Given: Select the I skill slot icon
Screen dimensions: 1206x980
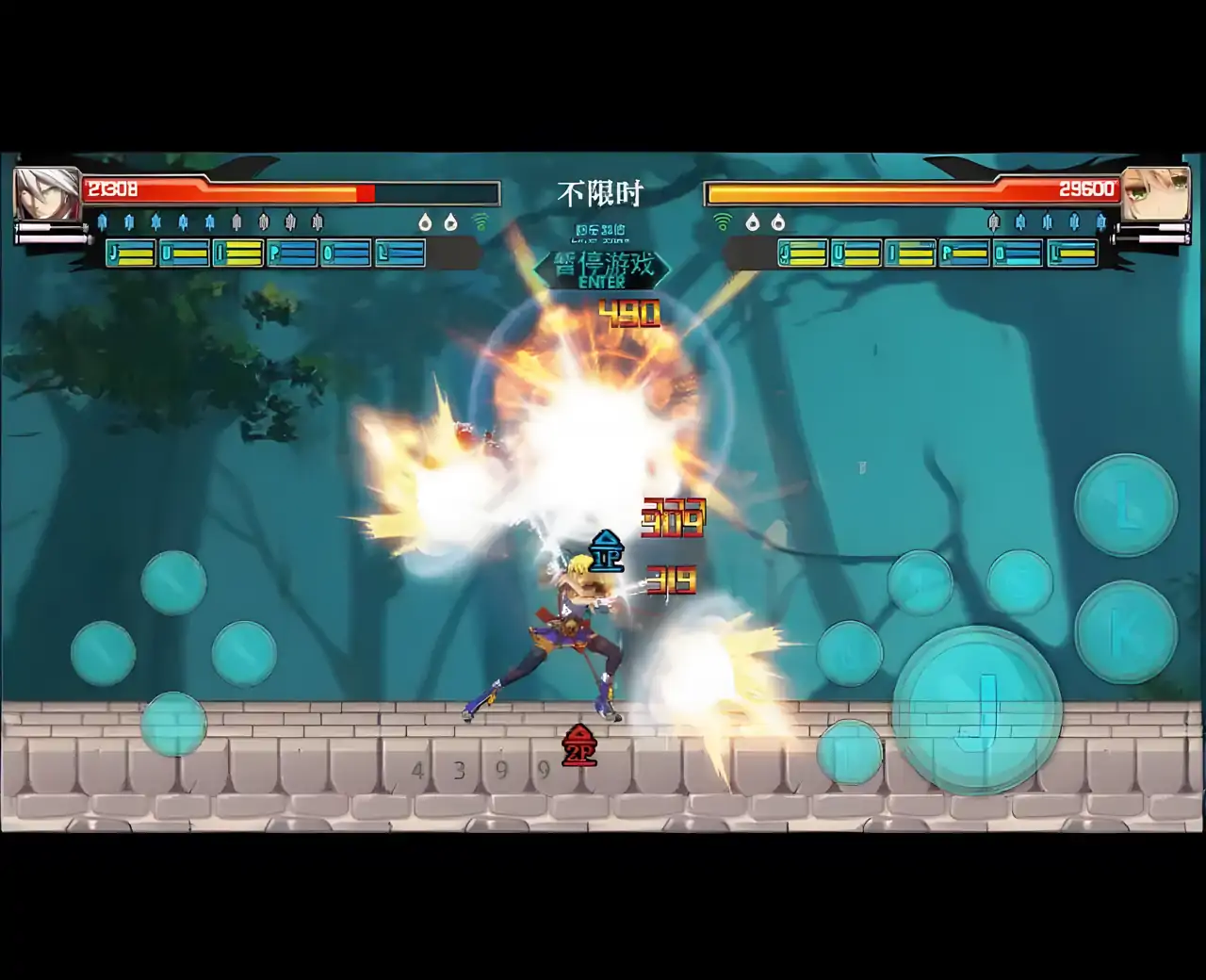Looking at the screenshot, I should [x=236, y=253].
